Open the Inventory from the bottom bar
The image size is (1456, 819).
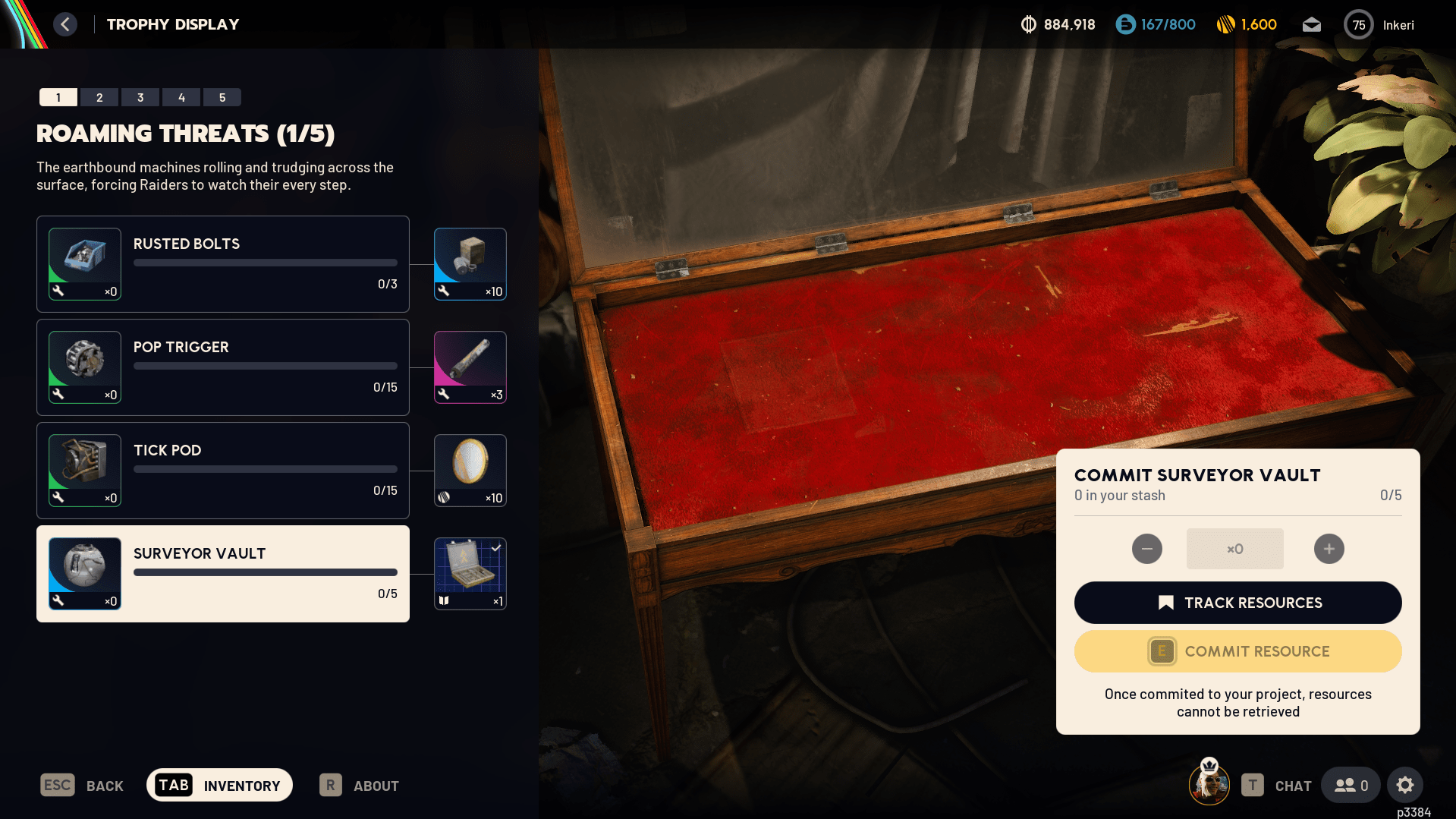[219, 786]
